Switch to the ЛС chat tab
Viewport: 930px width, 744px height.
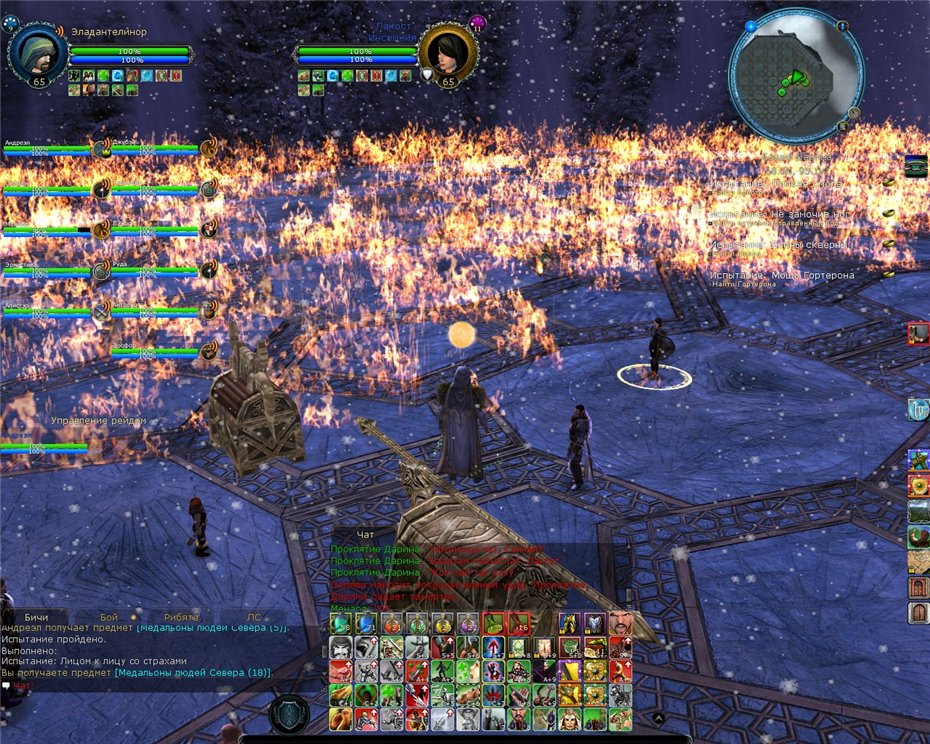pyautogui.click(x=254, y=617)
